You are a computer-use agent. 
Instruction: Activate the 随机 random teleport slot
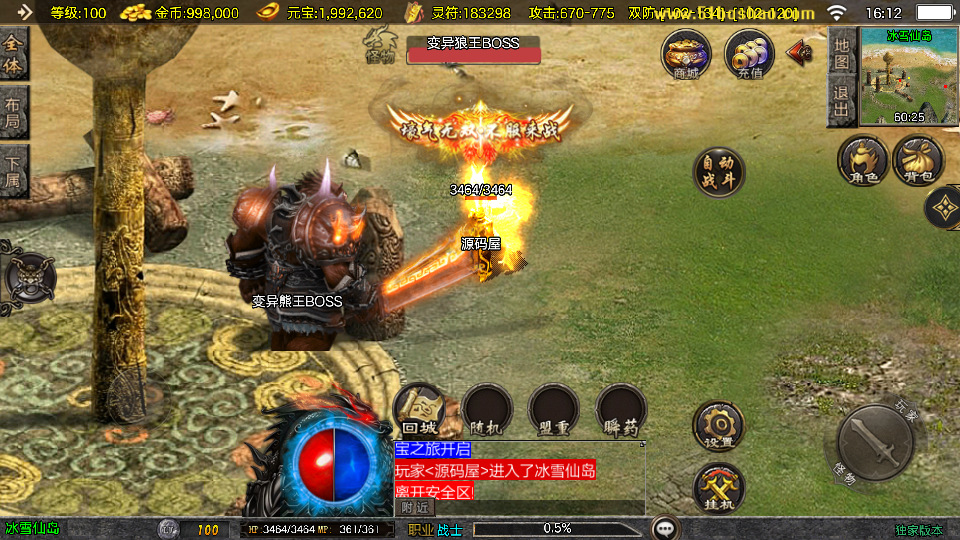click(487, 410)
